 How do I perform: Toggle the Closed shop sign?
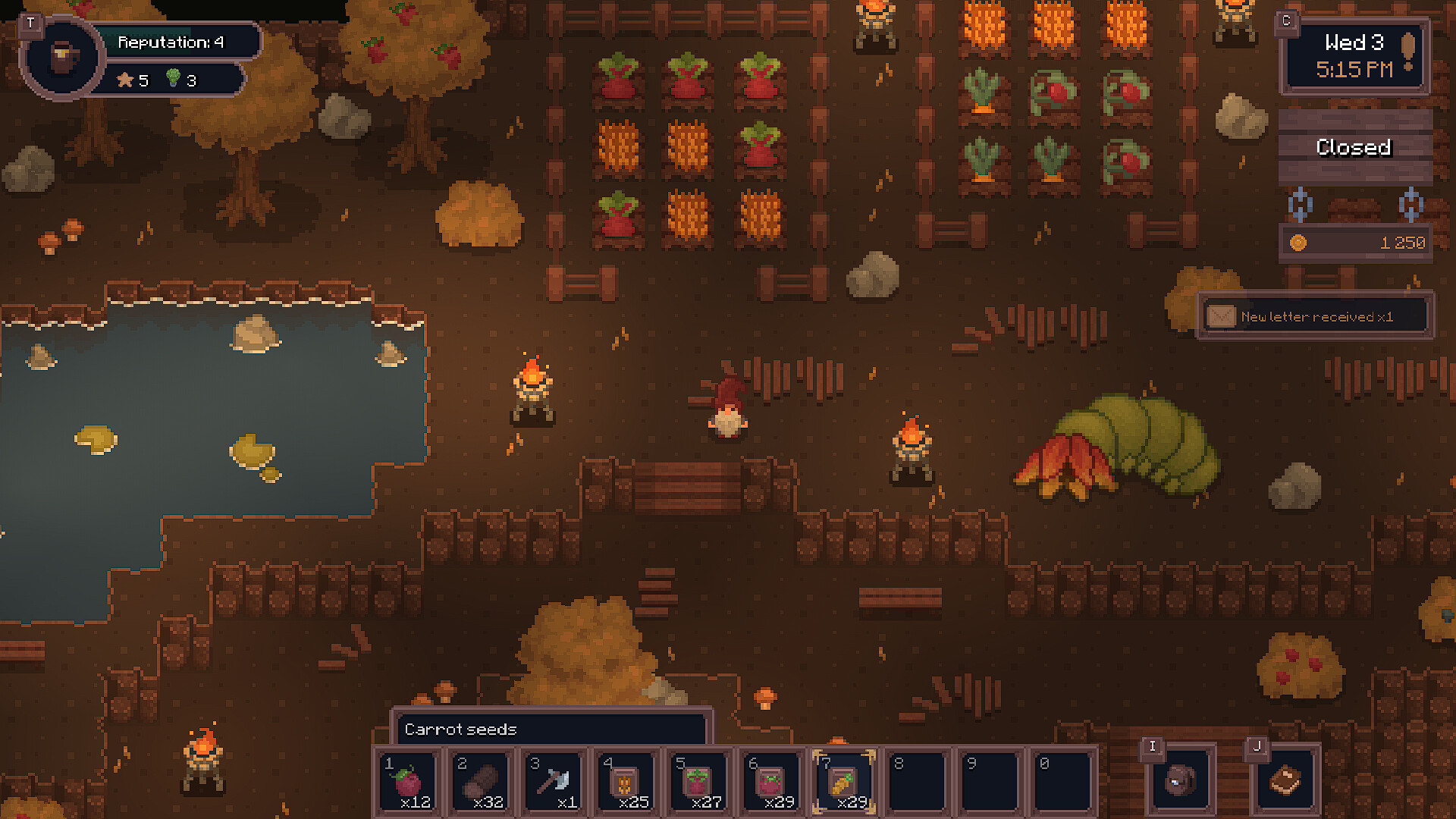(x=1354, y=147)
